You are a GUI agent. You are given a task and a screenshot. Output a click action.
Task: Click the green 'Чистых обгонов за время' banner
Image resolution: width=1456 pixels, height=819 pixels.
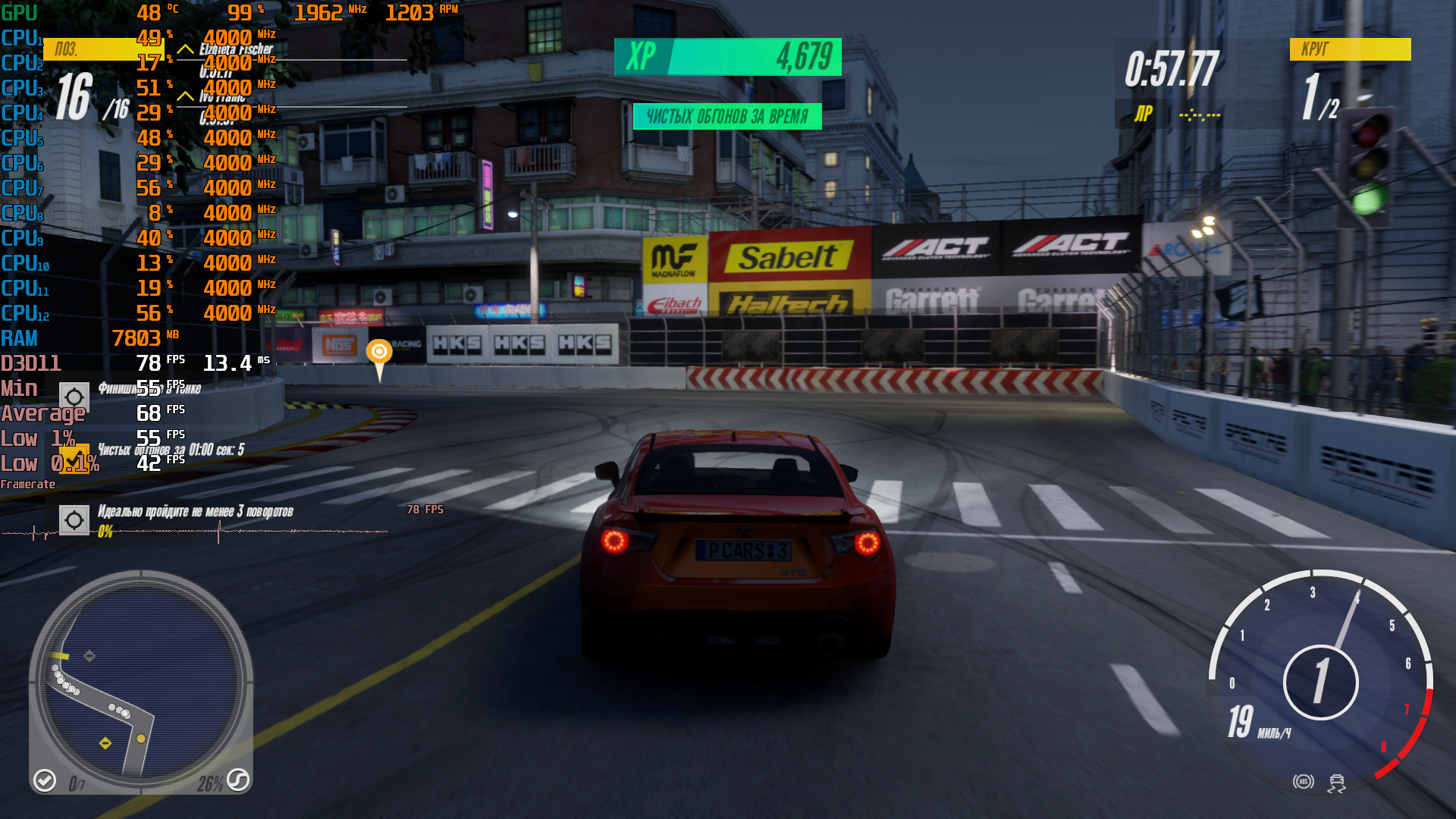click(x=727, y=117)
